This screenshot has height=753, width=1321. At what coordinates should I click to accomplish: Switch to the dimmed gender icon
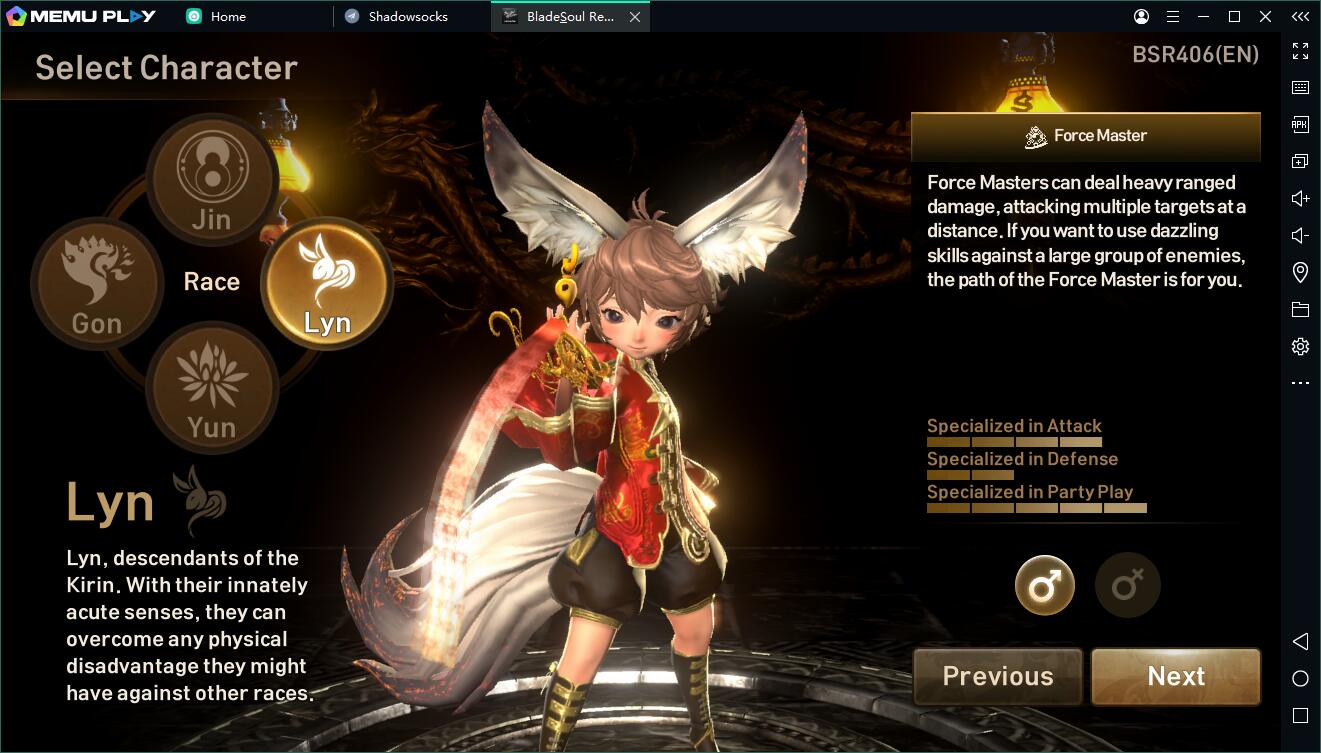coord(1127,585)
